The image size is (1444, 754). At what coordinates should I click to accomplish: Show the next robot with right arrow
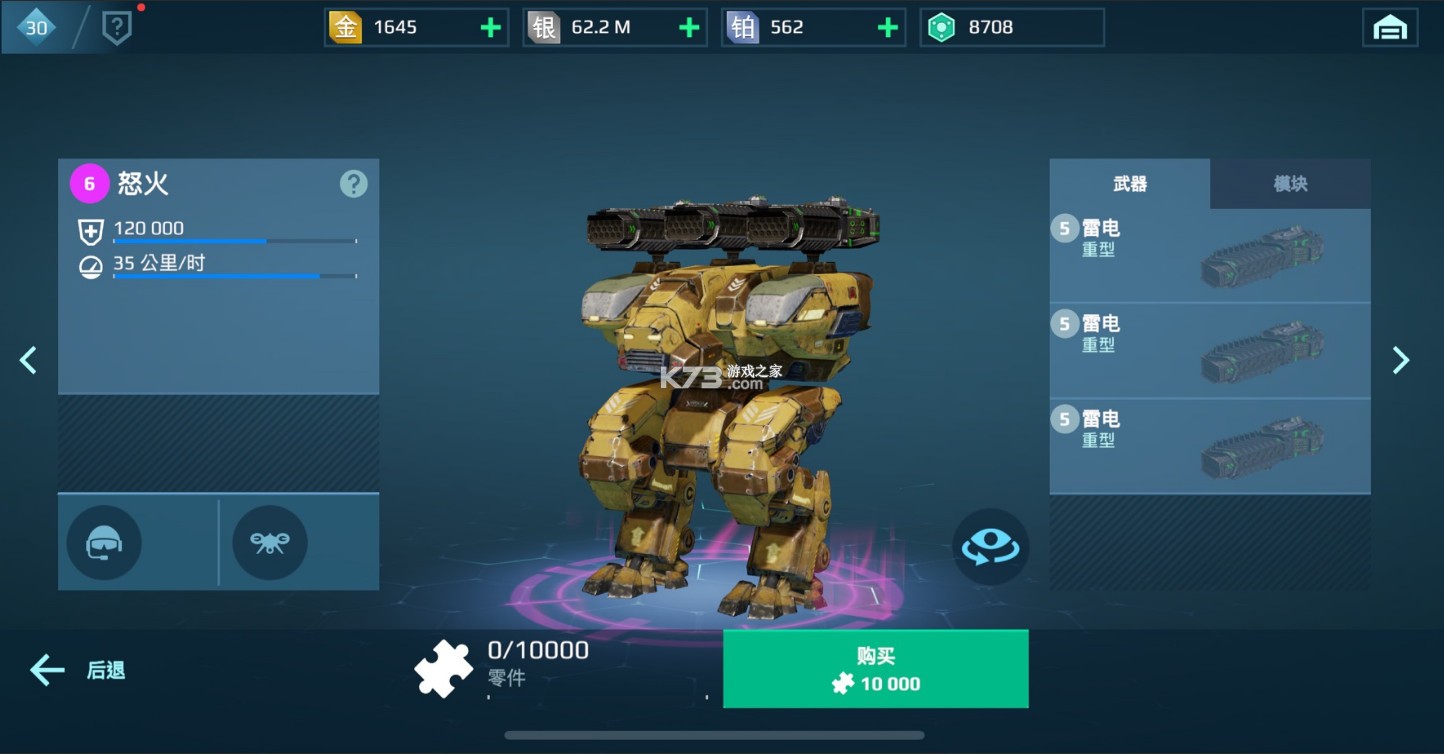[1400, 360]
